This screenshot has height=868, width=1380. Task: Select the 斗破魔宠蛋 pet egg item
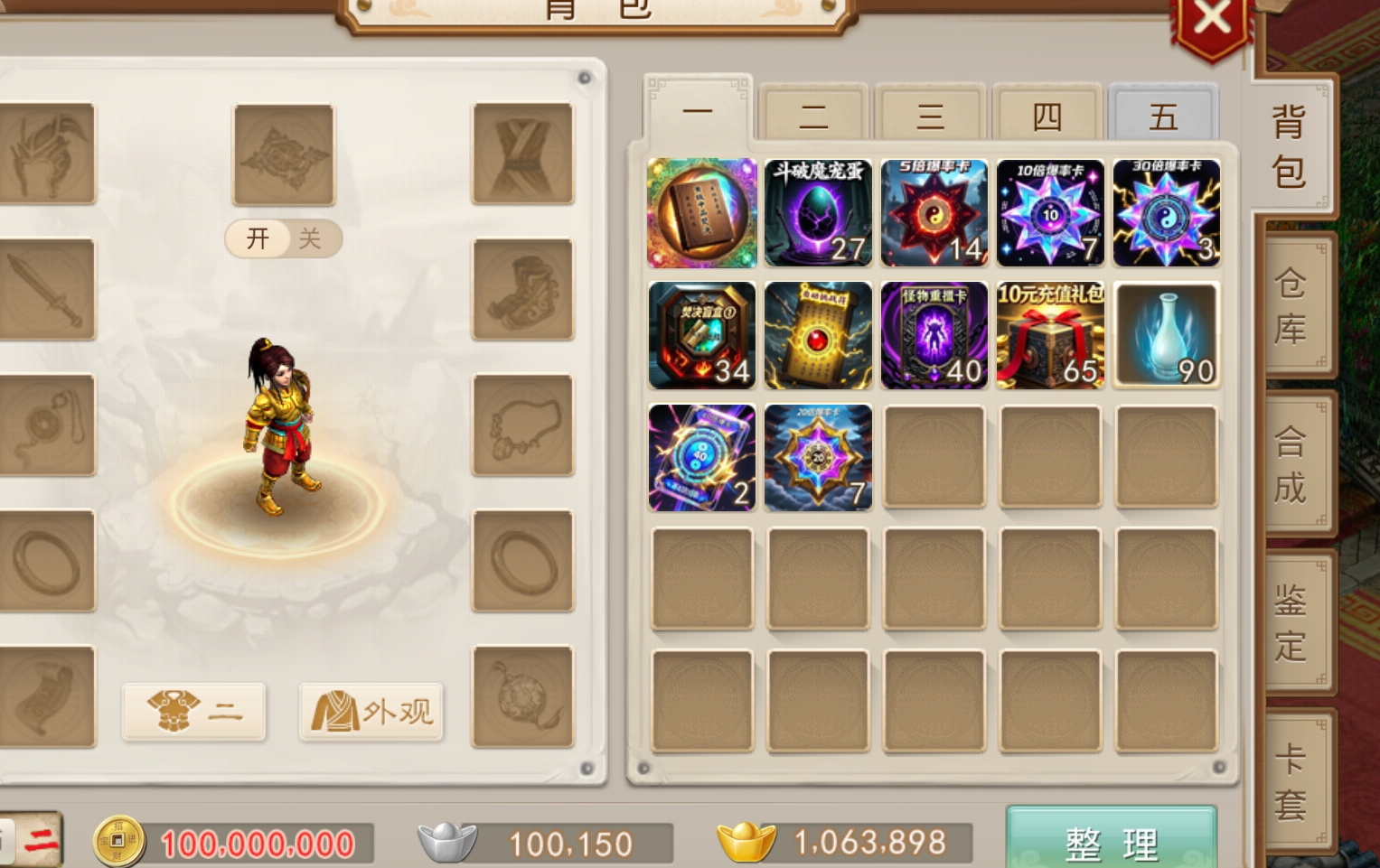[818, 213]
